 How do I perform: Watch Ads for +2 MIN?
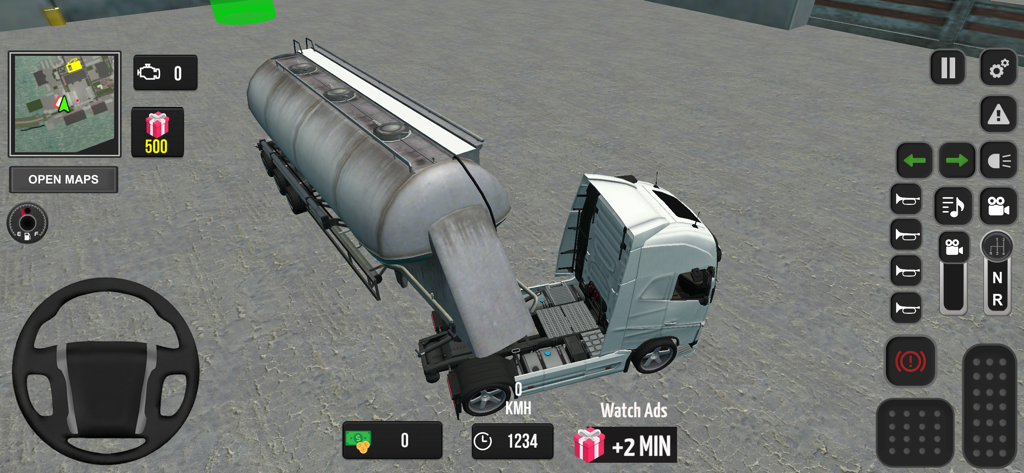(x=626, y=443)
